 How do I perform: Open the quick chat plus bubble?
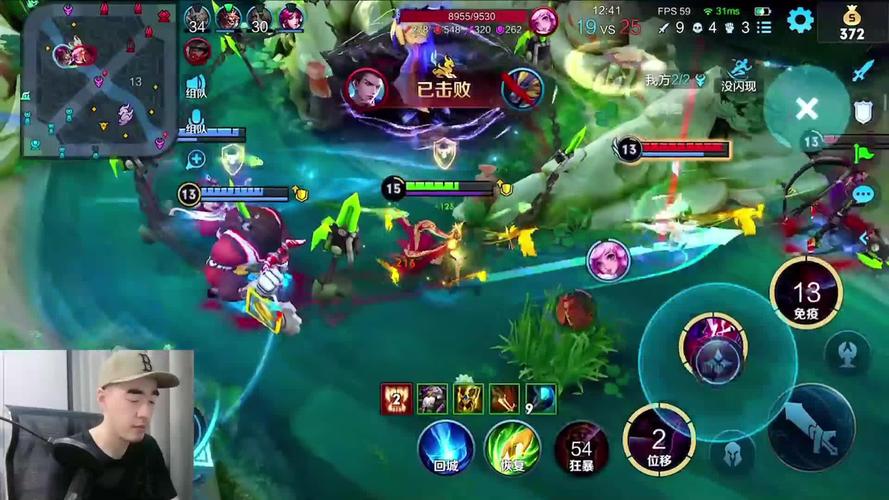[195, 158]
